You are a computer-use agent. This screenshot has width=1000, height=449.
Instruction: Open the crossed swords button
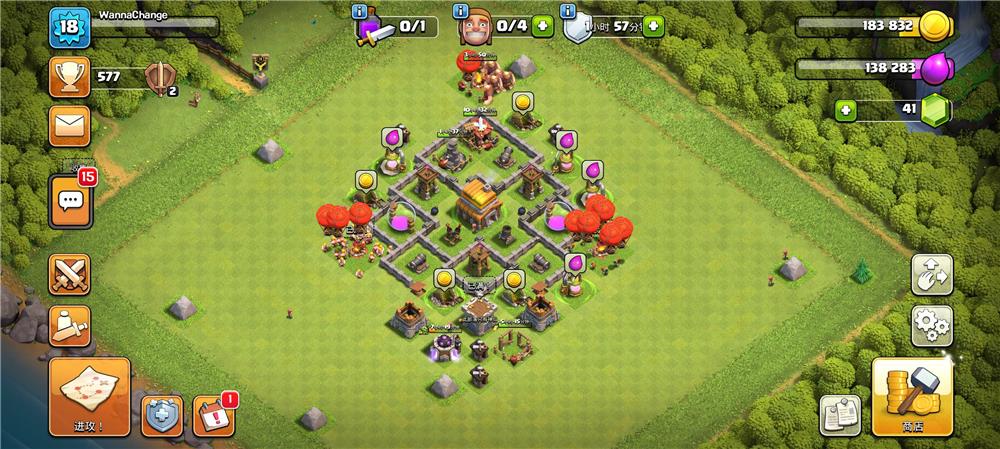point(70,274)
